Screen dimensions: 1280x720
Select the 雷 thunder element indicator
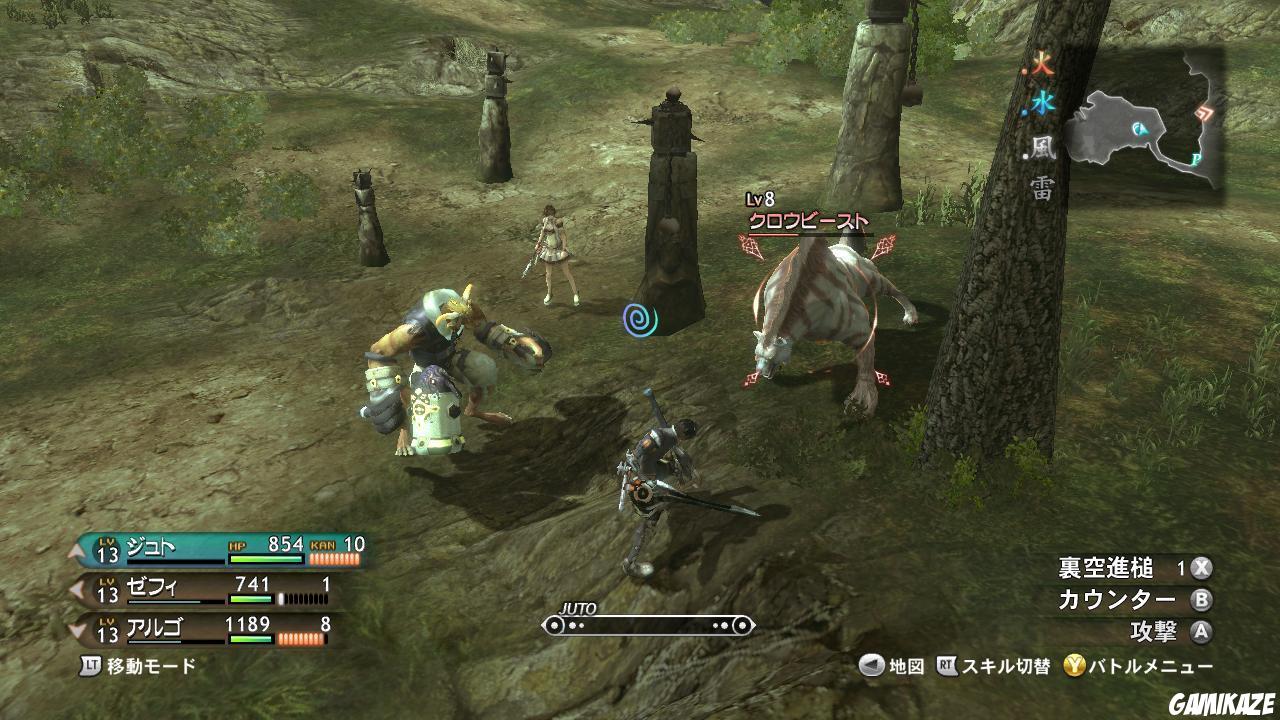point(1043,189)
